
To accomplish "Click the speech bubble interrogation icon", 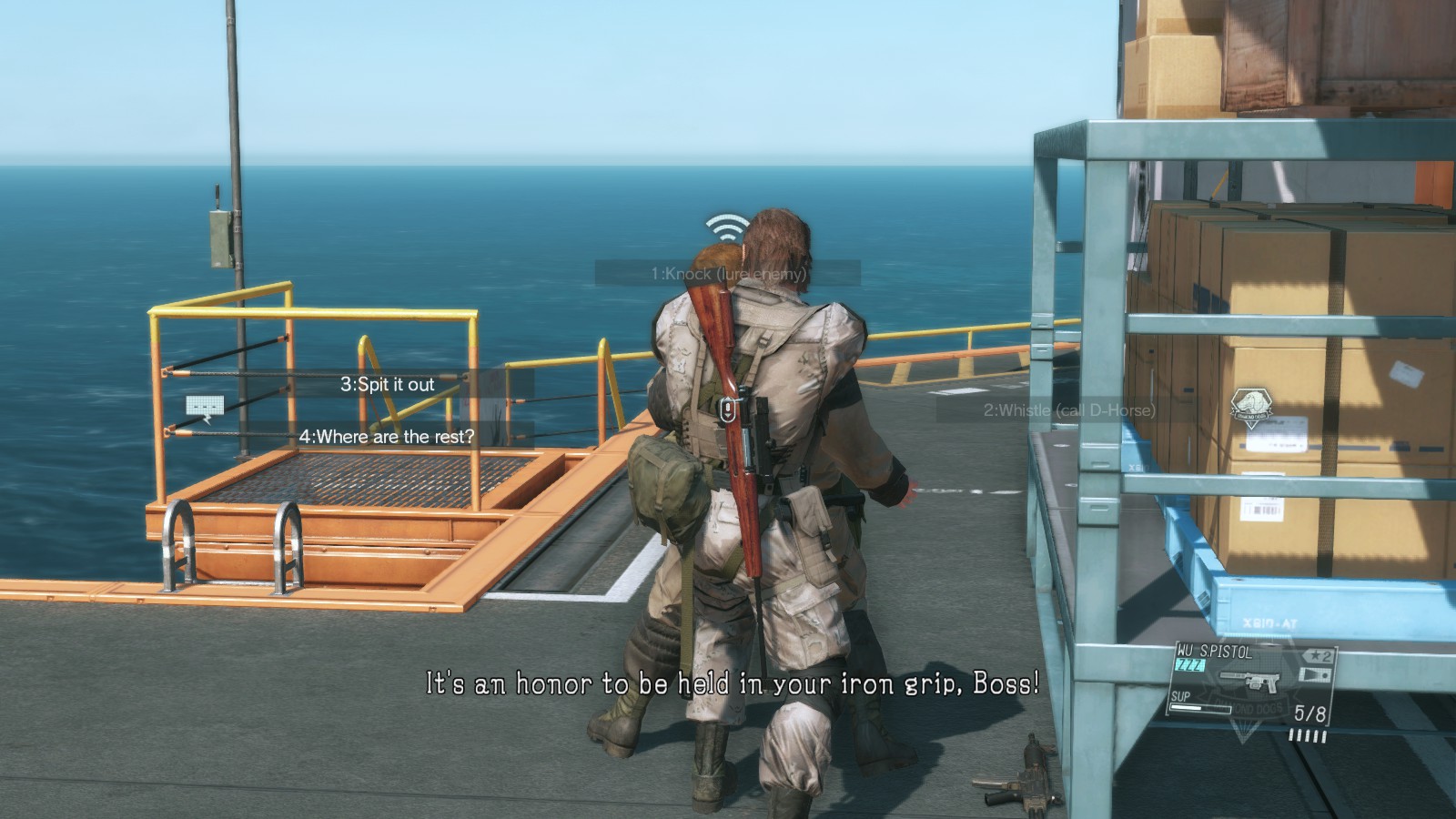I will (205, 409).
